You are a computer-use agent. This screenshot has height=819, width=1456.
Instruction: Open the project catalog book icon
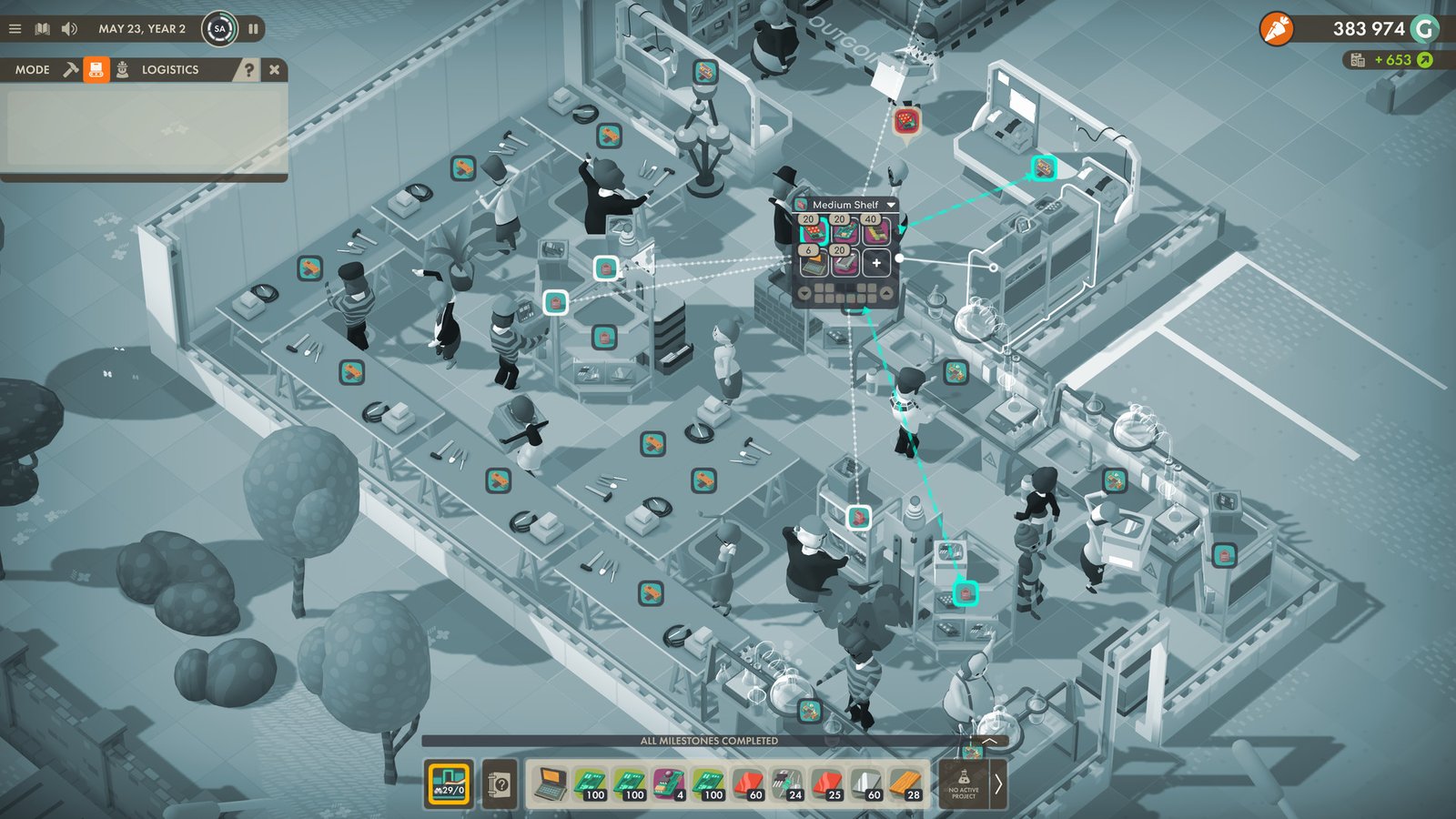coord(500,784)
